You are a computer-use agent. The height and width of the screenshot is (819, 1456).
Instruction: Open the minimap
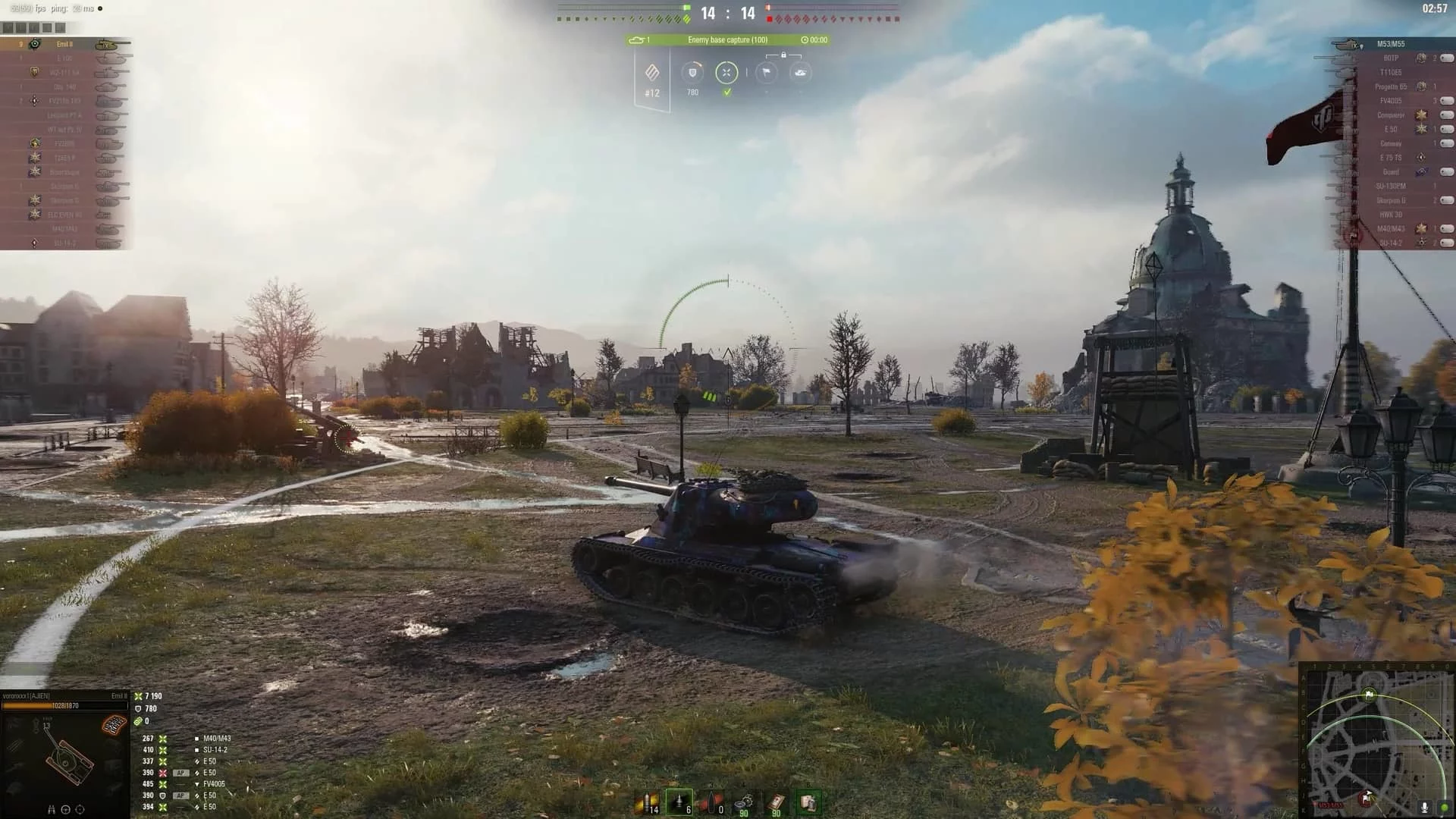pos(1376,741)
